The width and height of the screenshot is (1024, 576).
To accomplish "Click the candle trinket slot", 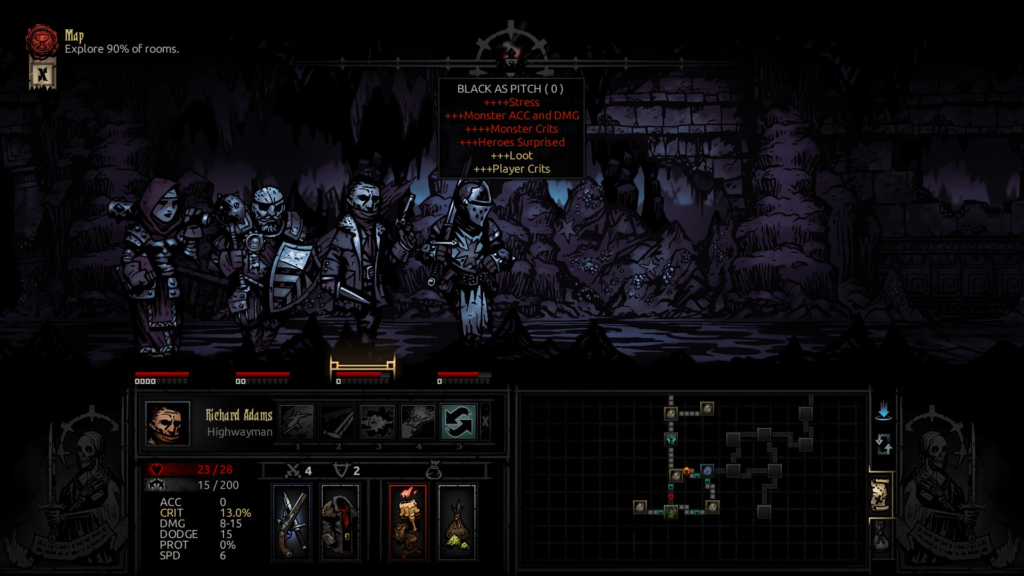I will tap(407, 520).
